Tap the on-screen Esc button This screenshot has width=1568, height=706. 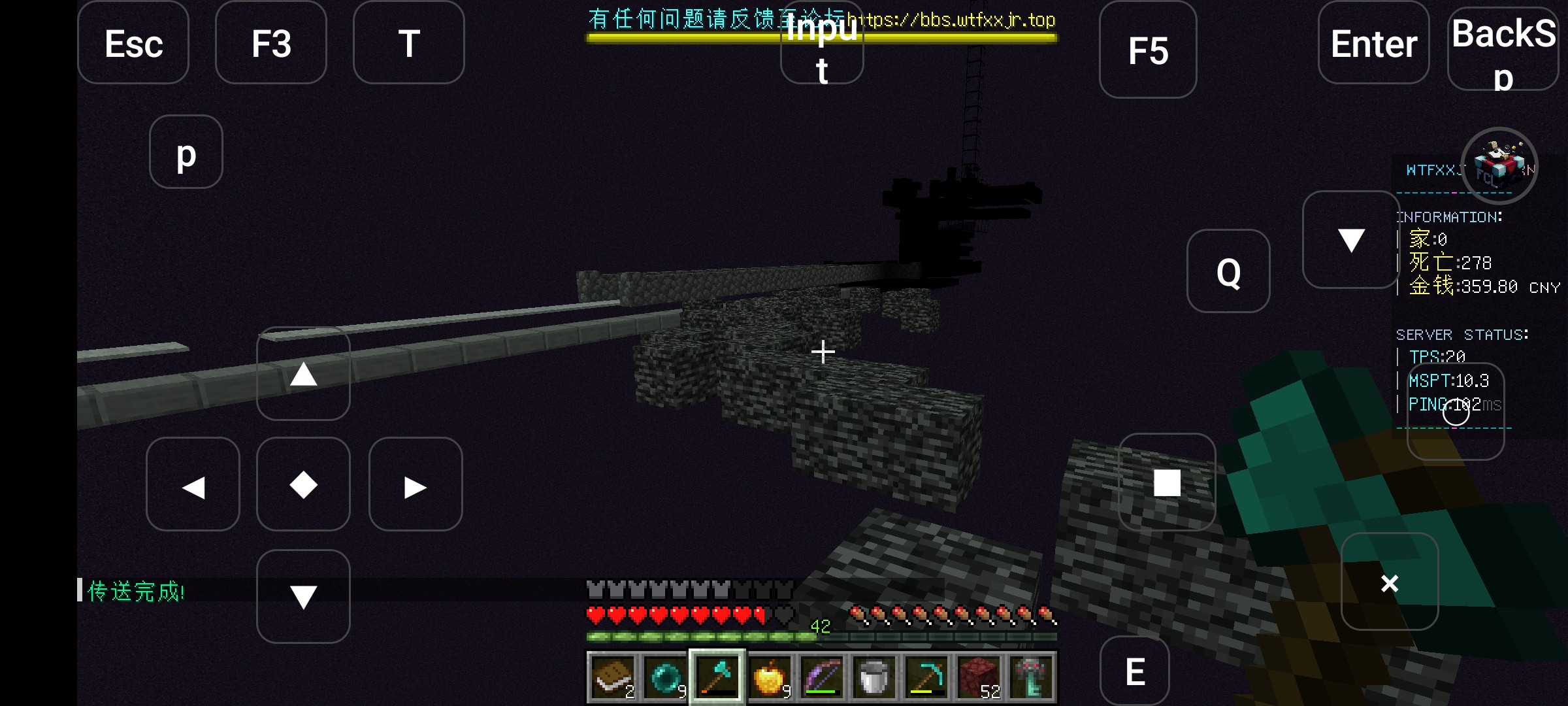click(x=133, y=43)
